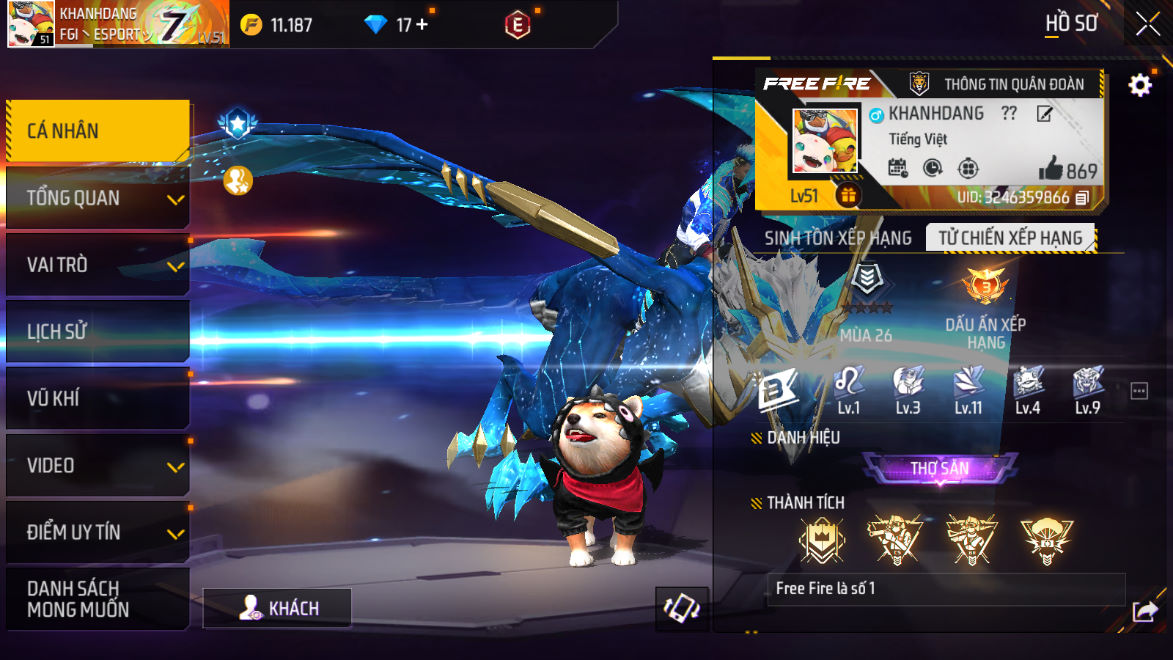Expand the Video menu entry
Screen dimensions: 1173x660
coord(97,466)
